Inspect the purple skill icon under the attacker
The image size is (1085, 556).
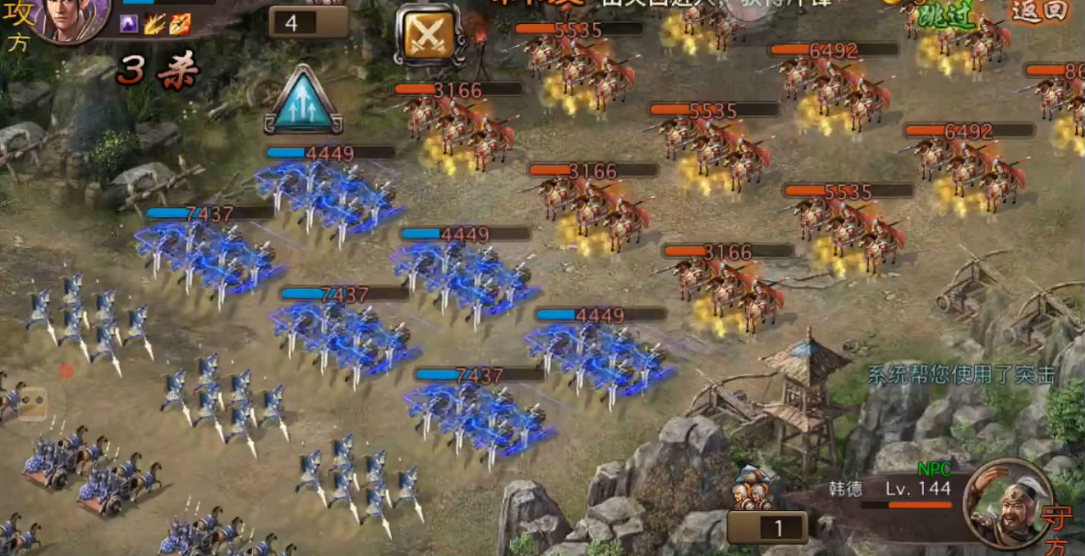[129, 24]
